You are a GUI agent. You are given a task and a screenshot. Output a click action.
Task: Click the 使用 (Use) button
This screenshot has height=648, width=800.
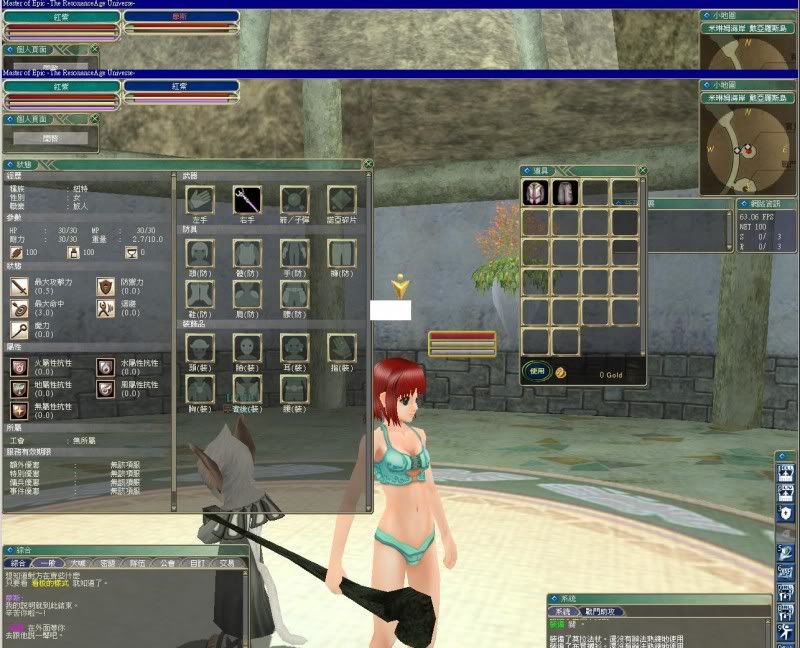tap(537, 371)
